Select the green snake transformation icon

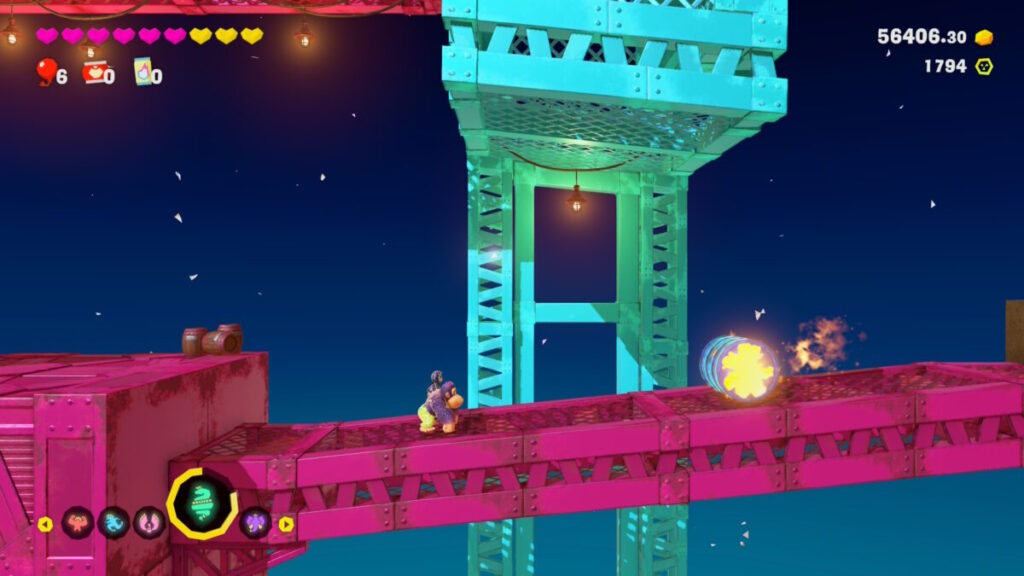pyautogui.click(x=202, y=503)
